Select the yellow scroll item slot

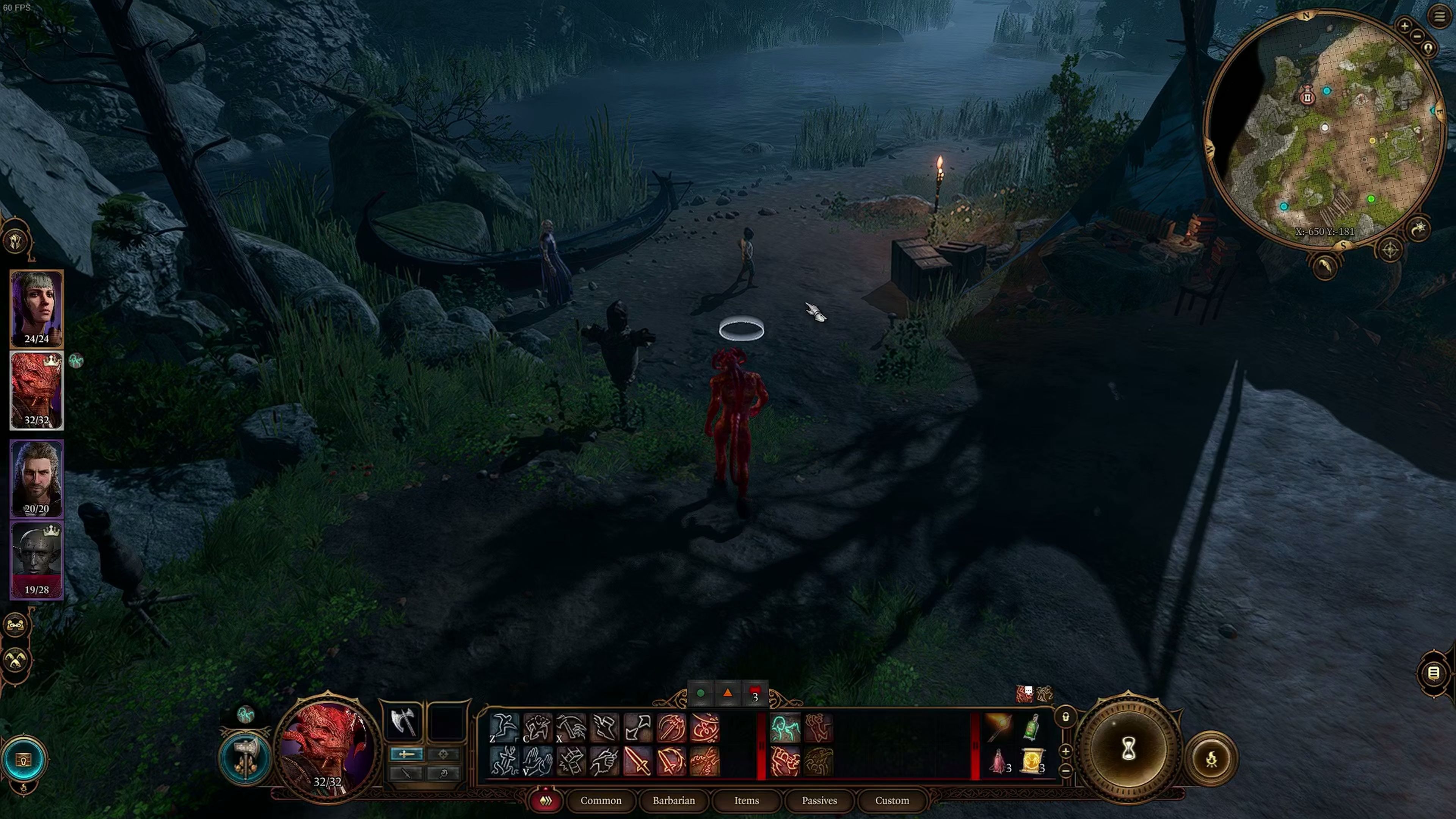click(x=1032, y=761)
